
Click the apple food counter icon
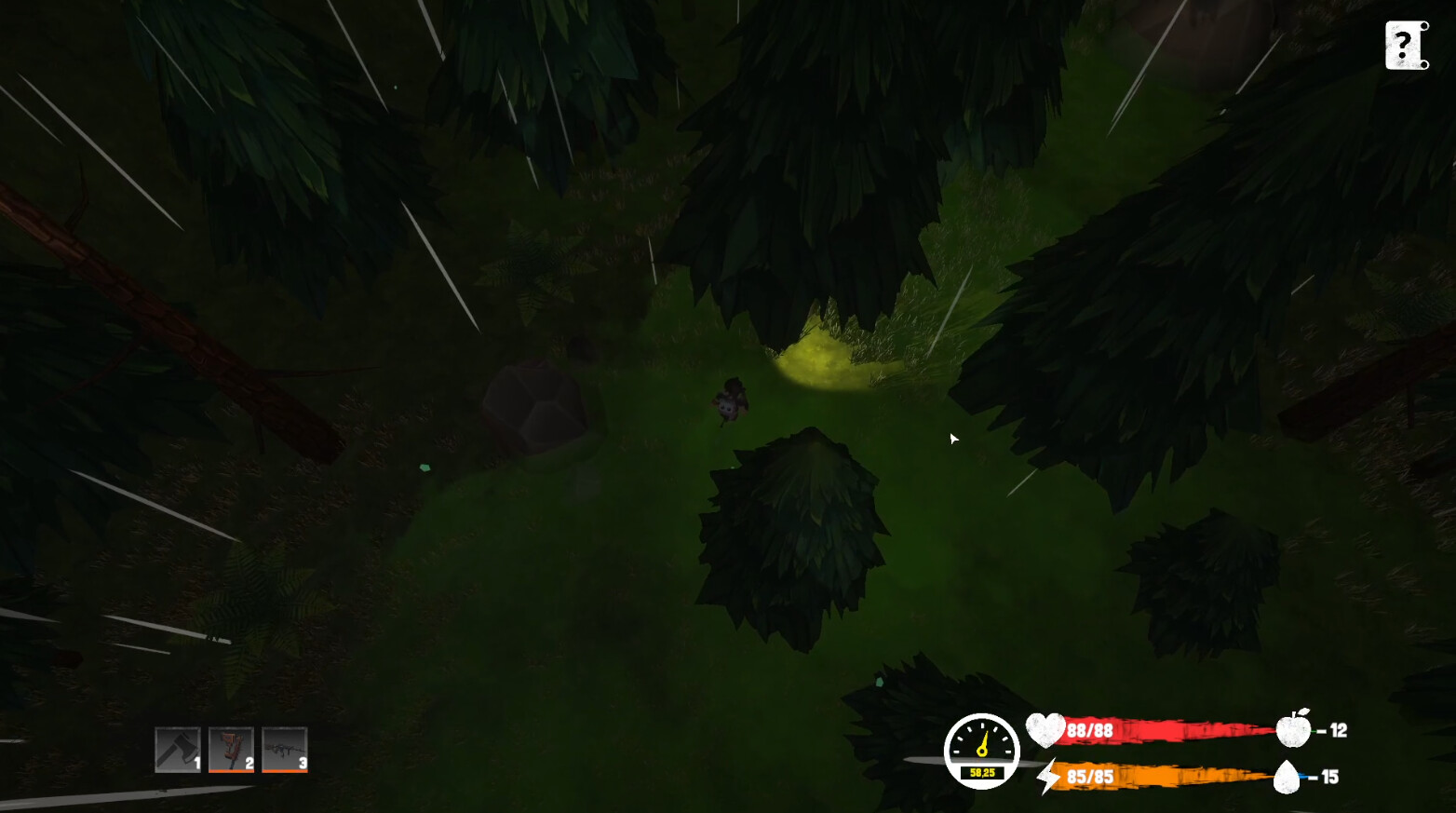click(1292, 730)
